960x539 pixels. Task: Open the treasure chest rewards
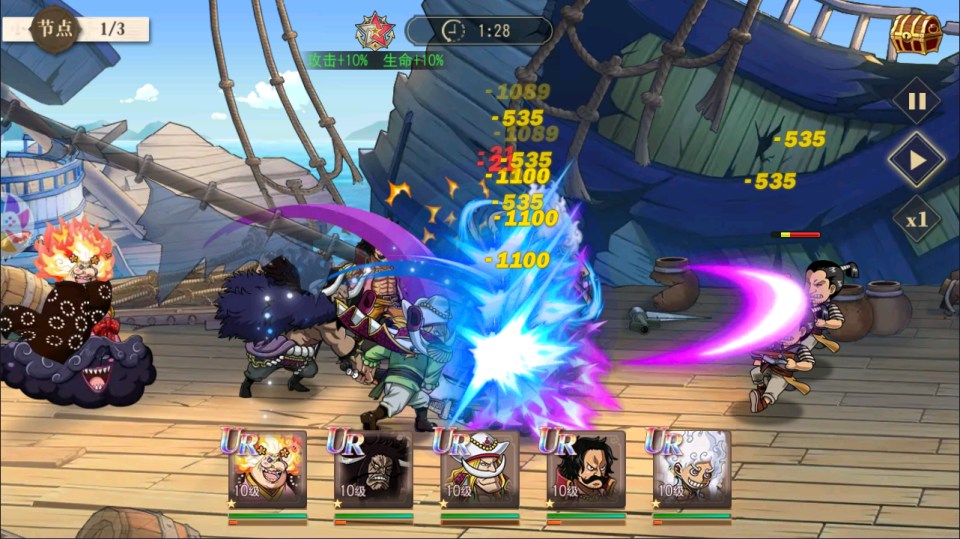[917, 35]
